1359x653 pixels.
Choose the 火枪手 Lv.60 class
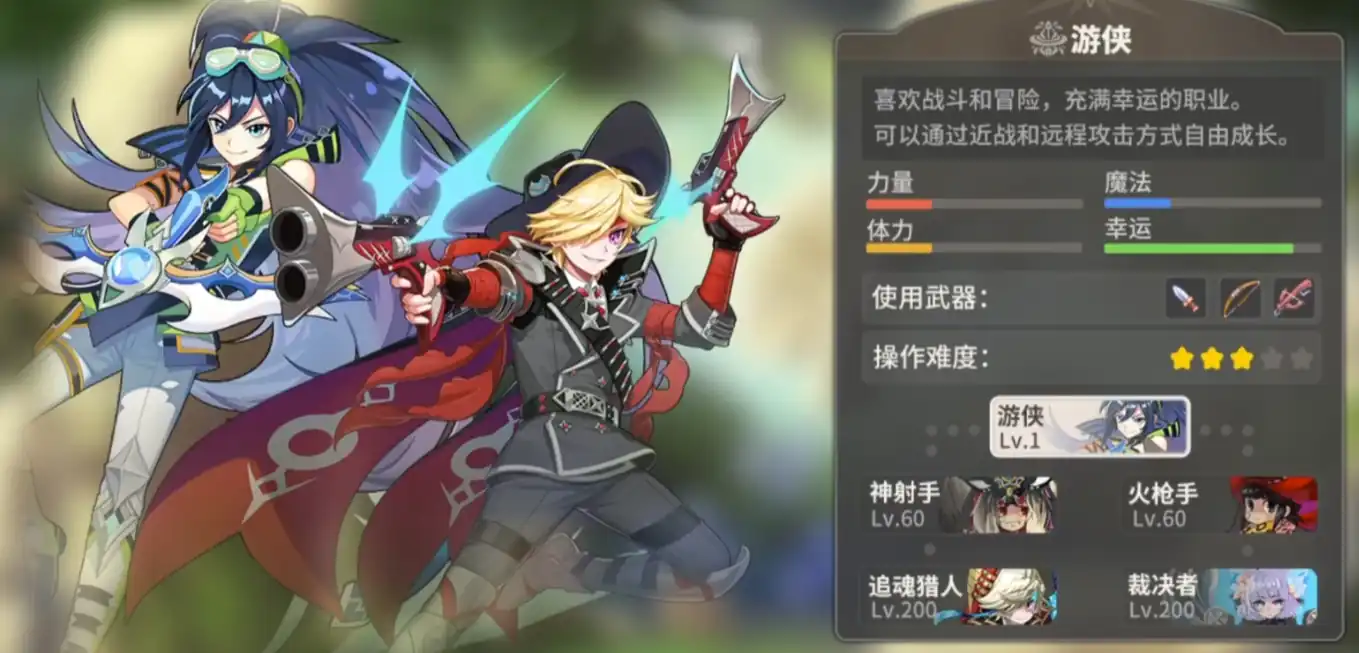coord(1222,504)
